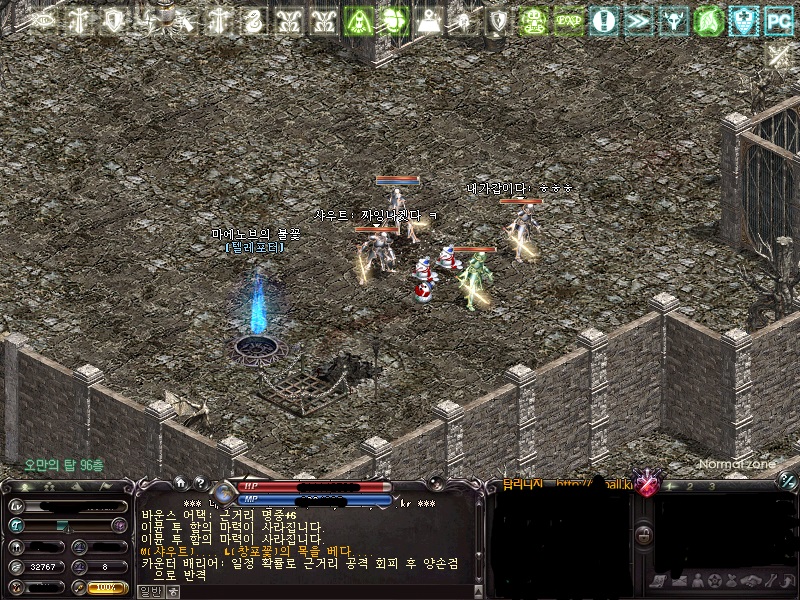
Task: Switch to quick slot page 2
Action: (x=690, y=486)
